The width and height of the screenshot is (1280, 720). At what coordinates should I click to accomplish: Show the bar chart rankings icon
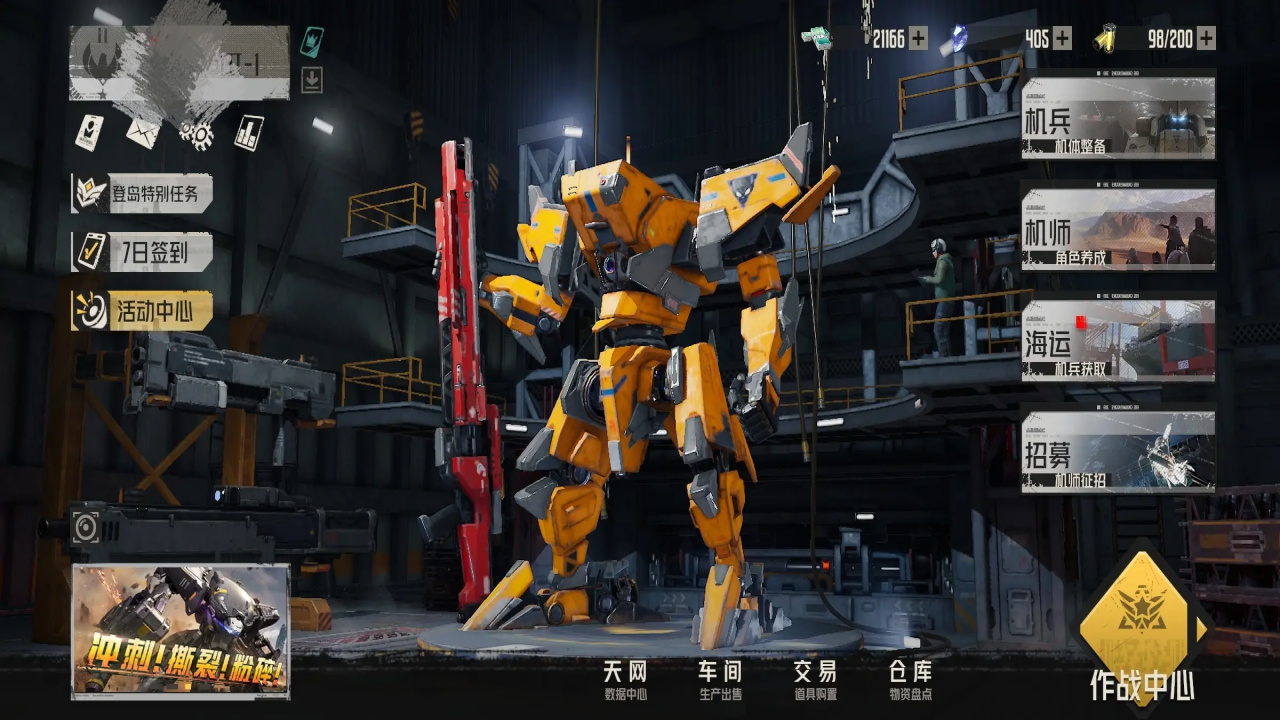(249, 132)
